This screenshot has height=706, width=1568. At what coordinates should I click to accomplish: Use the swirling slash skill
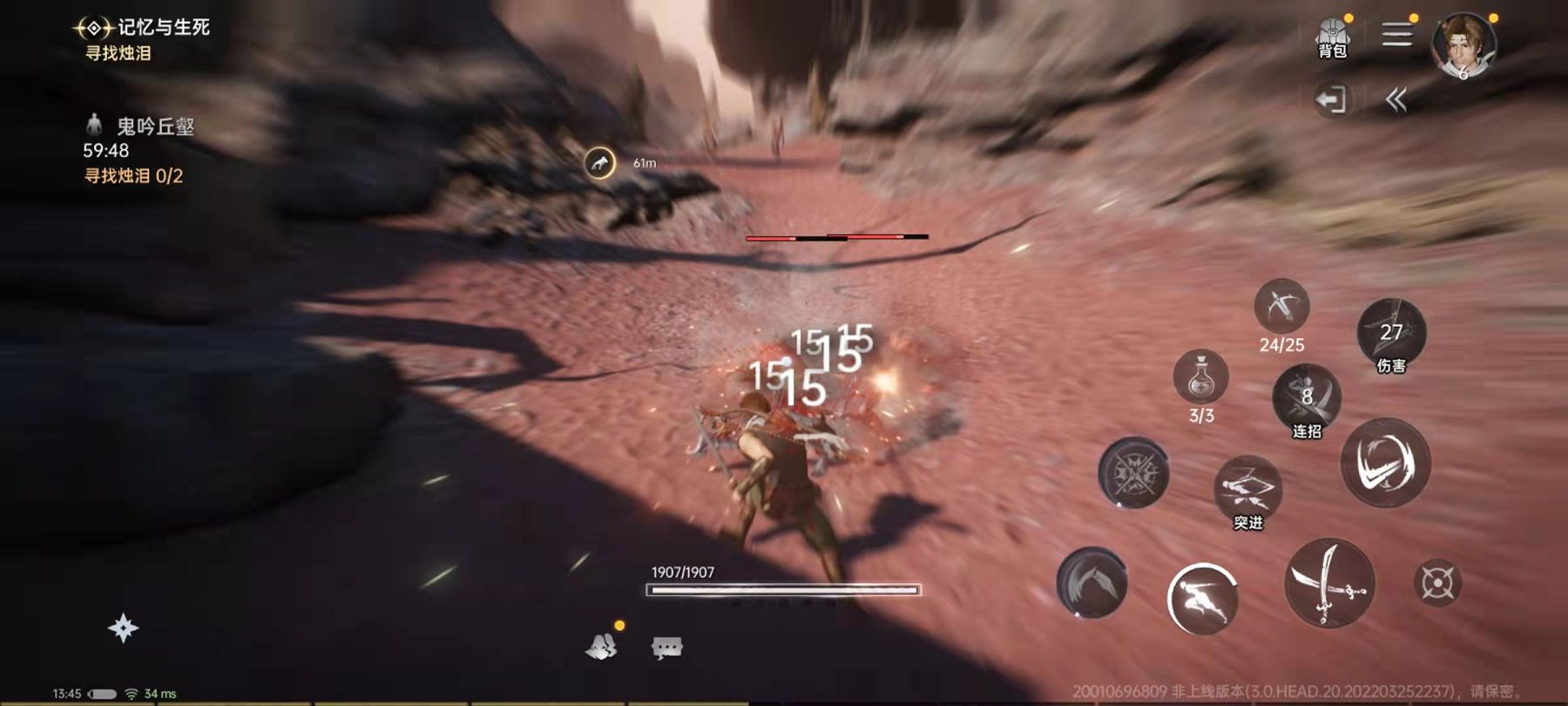coord(1385,462)
